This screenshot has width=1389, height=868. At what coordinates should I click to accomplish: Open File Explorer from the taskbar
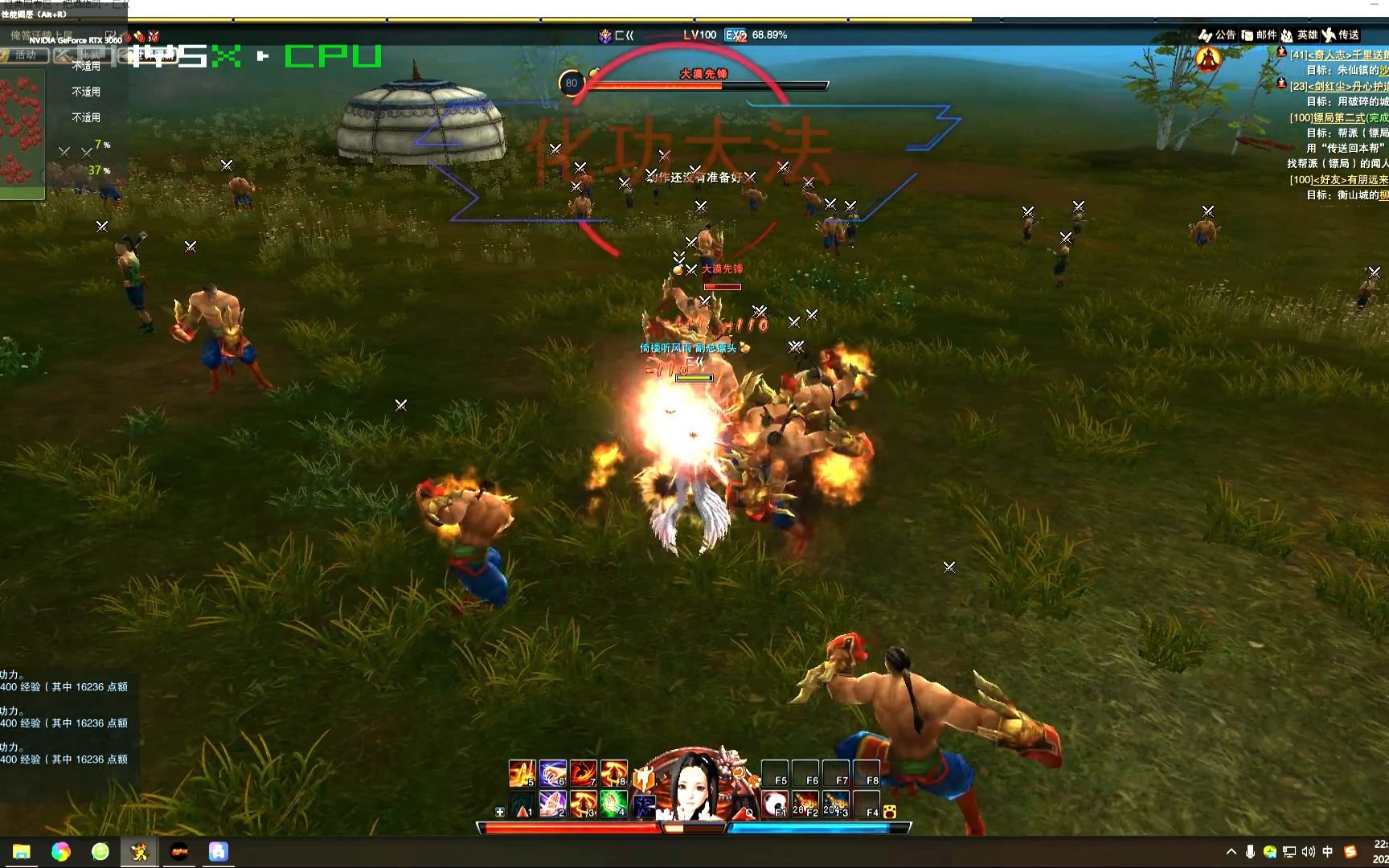coord(22,852)
